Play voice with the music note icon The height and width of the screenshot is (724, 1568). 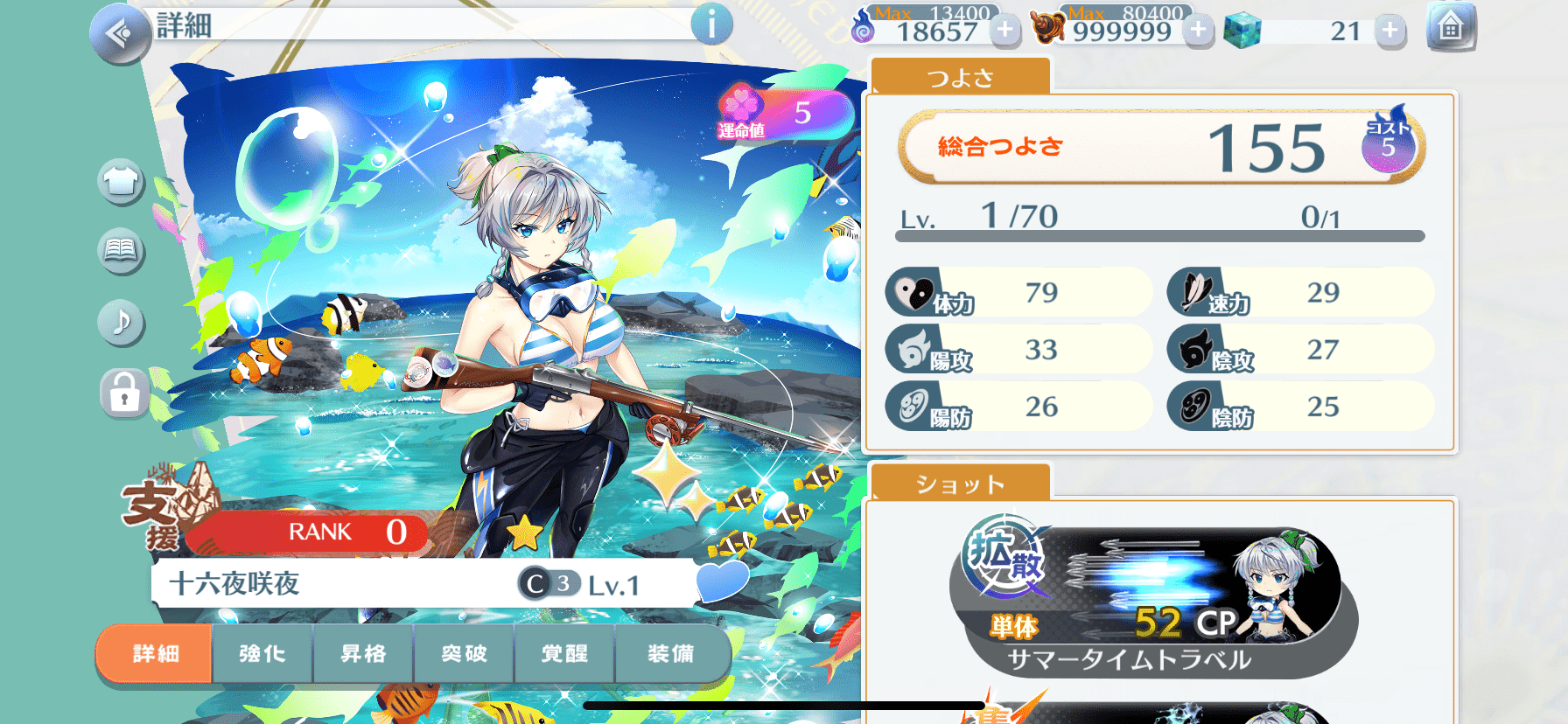121,322
